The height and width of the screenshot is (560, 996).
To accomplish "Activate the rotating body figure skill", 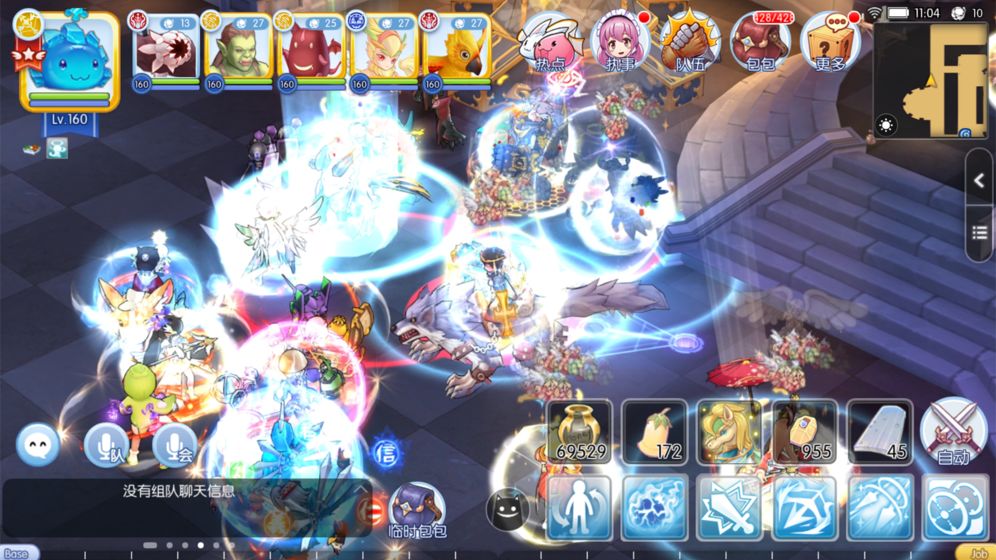I will pos(580,508).
